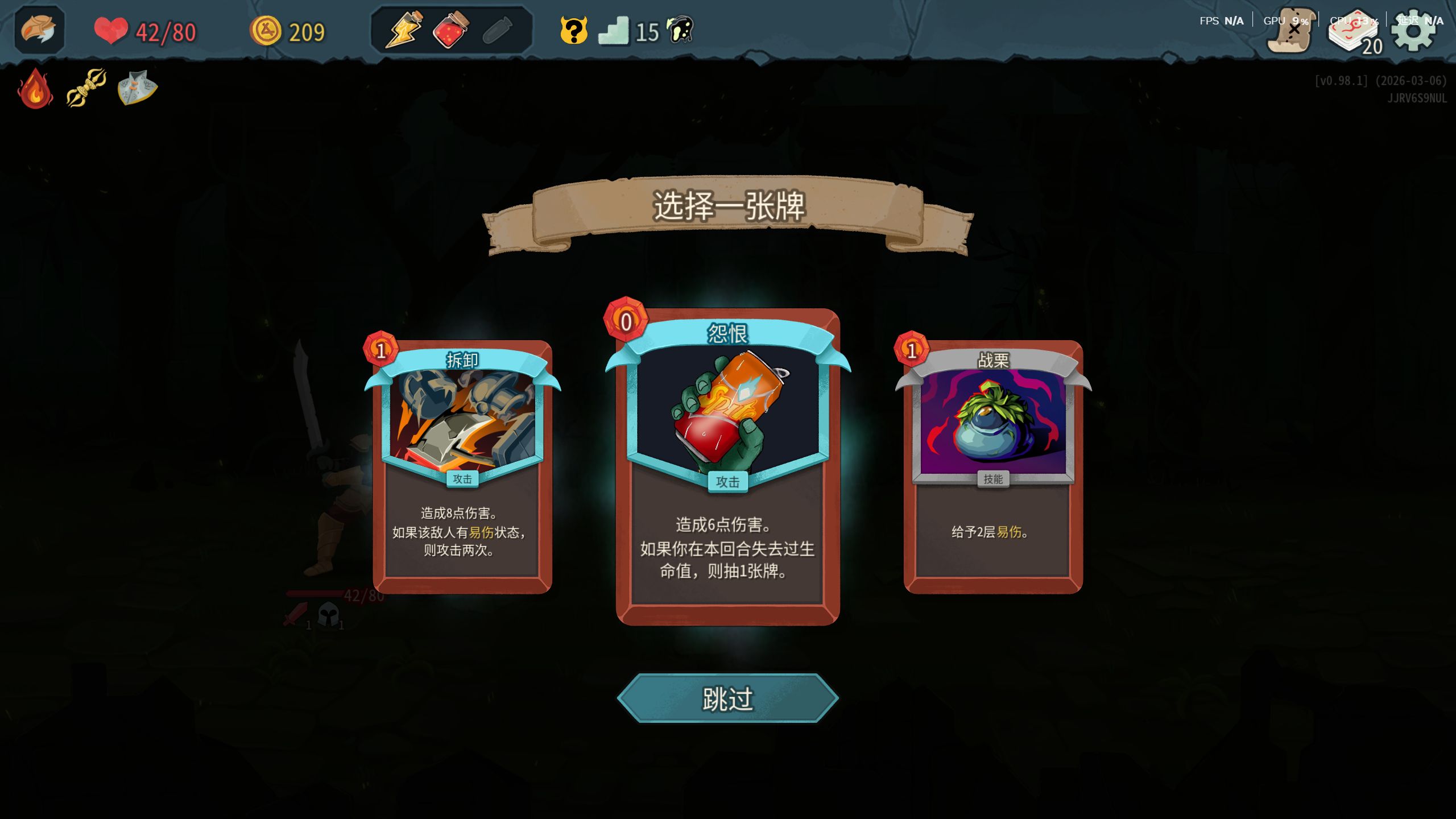Pick the 战栗 skill card
The image size is (1456, 819).
(993, 466)
